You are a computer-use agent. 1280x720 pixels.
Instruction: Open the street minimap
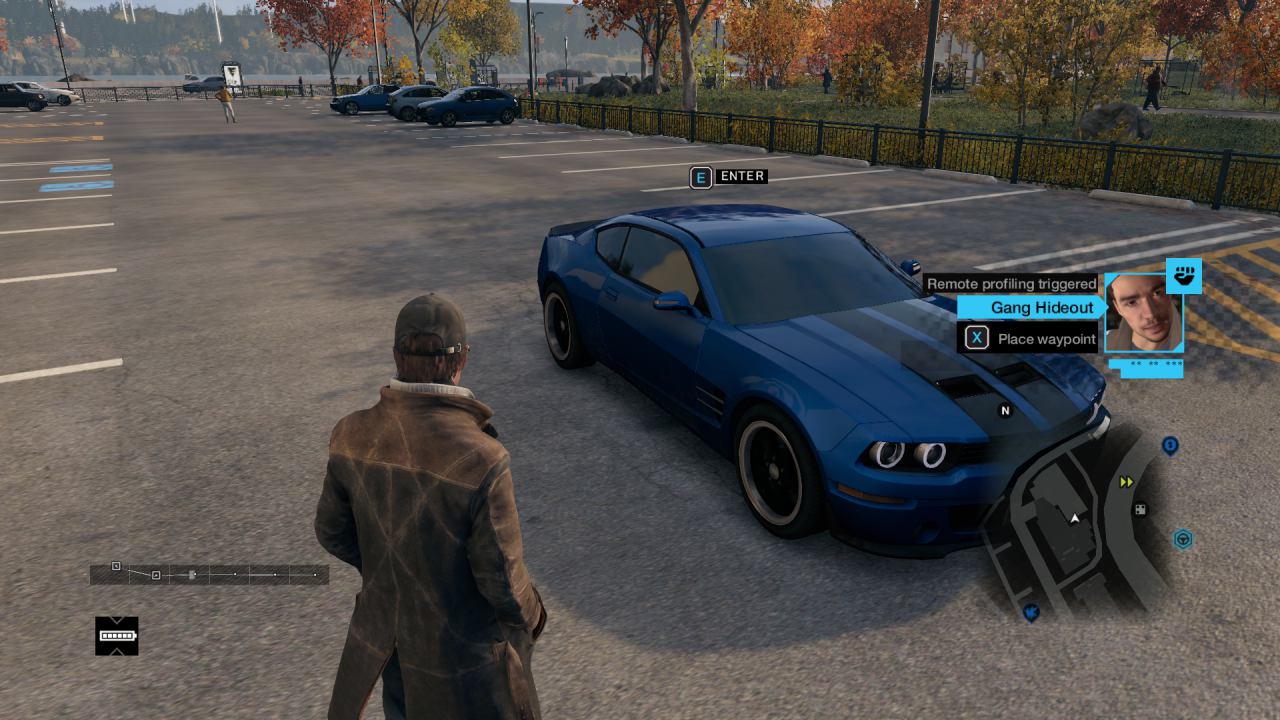pos(1075,520)
